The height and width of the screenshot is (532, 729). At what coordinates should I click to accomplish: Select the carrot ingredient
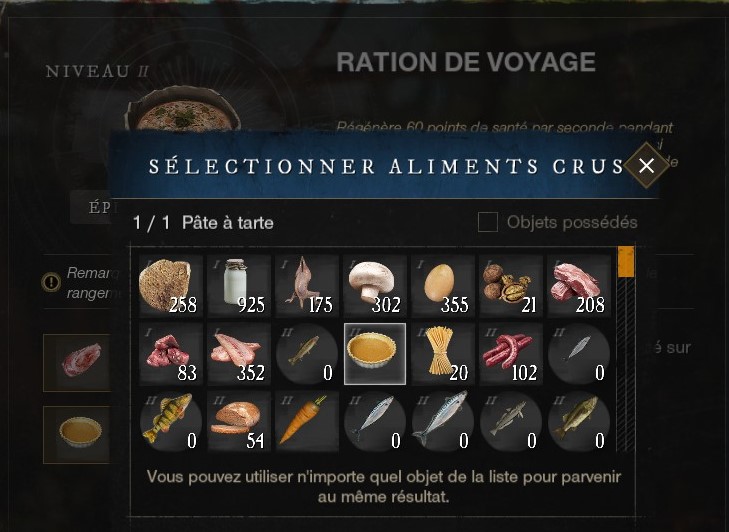click(x=306, y=421)
